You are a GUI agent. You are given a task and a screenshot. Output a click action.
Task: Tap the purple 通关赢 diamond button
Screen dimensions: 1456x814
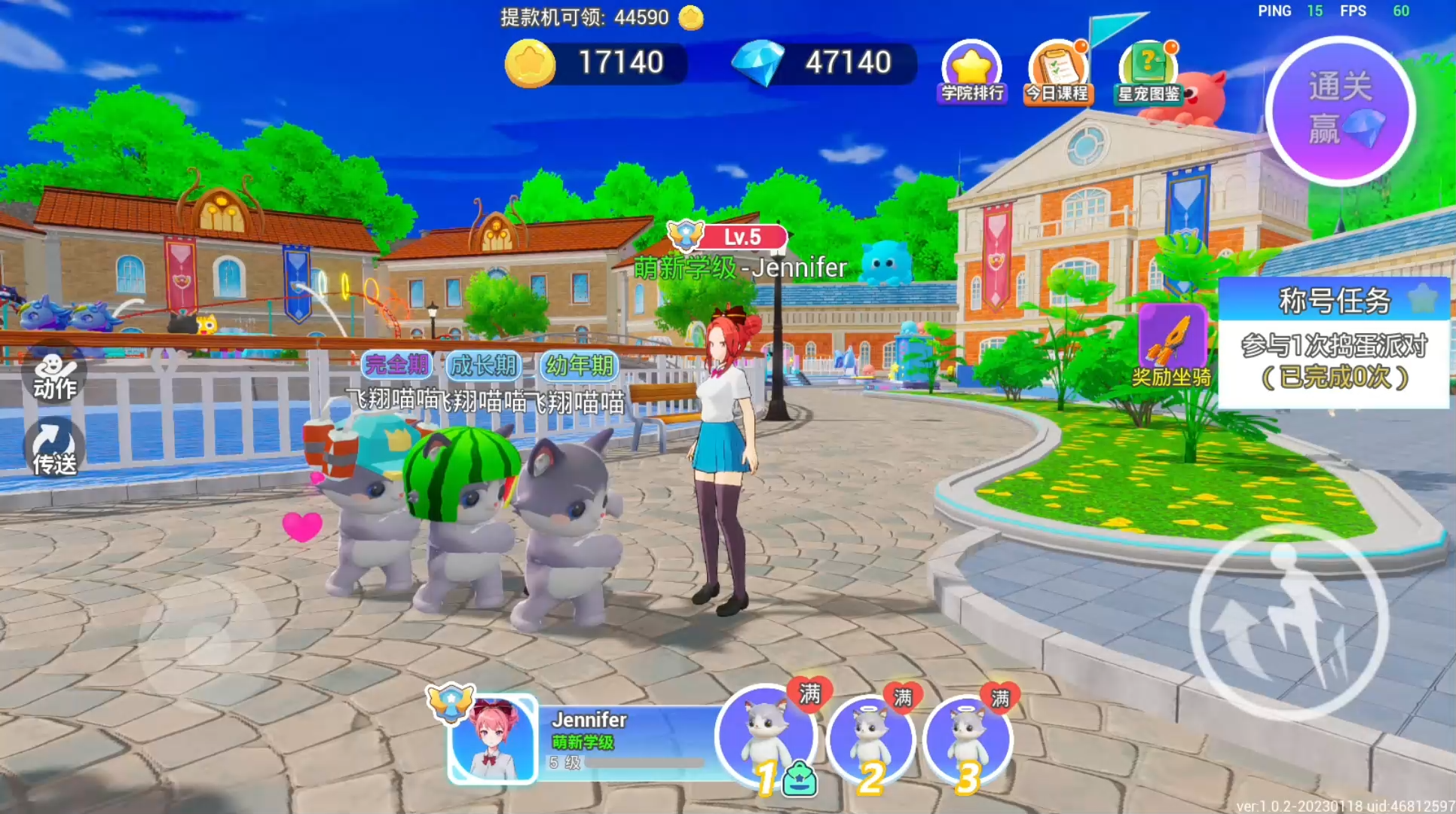pos(1341,111)
